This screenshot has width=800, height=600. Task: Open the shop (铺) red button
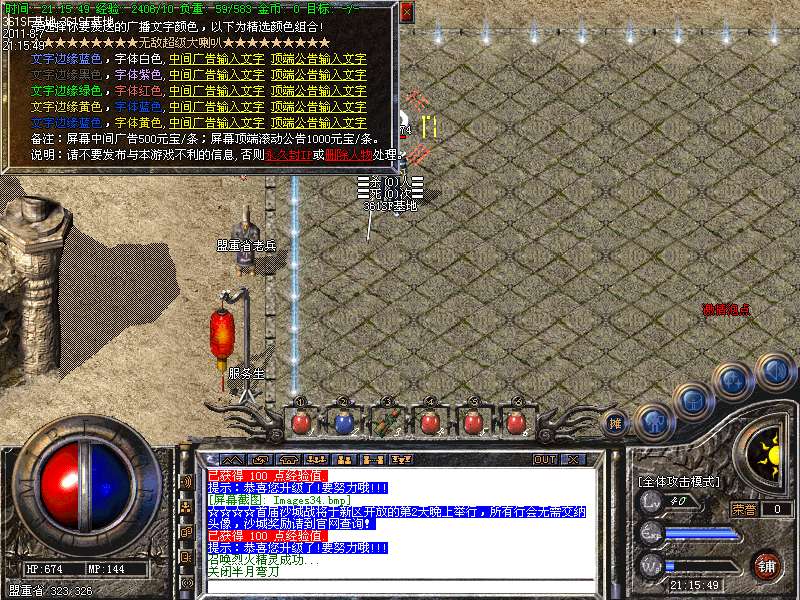click(767, 565)
